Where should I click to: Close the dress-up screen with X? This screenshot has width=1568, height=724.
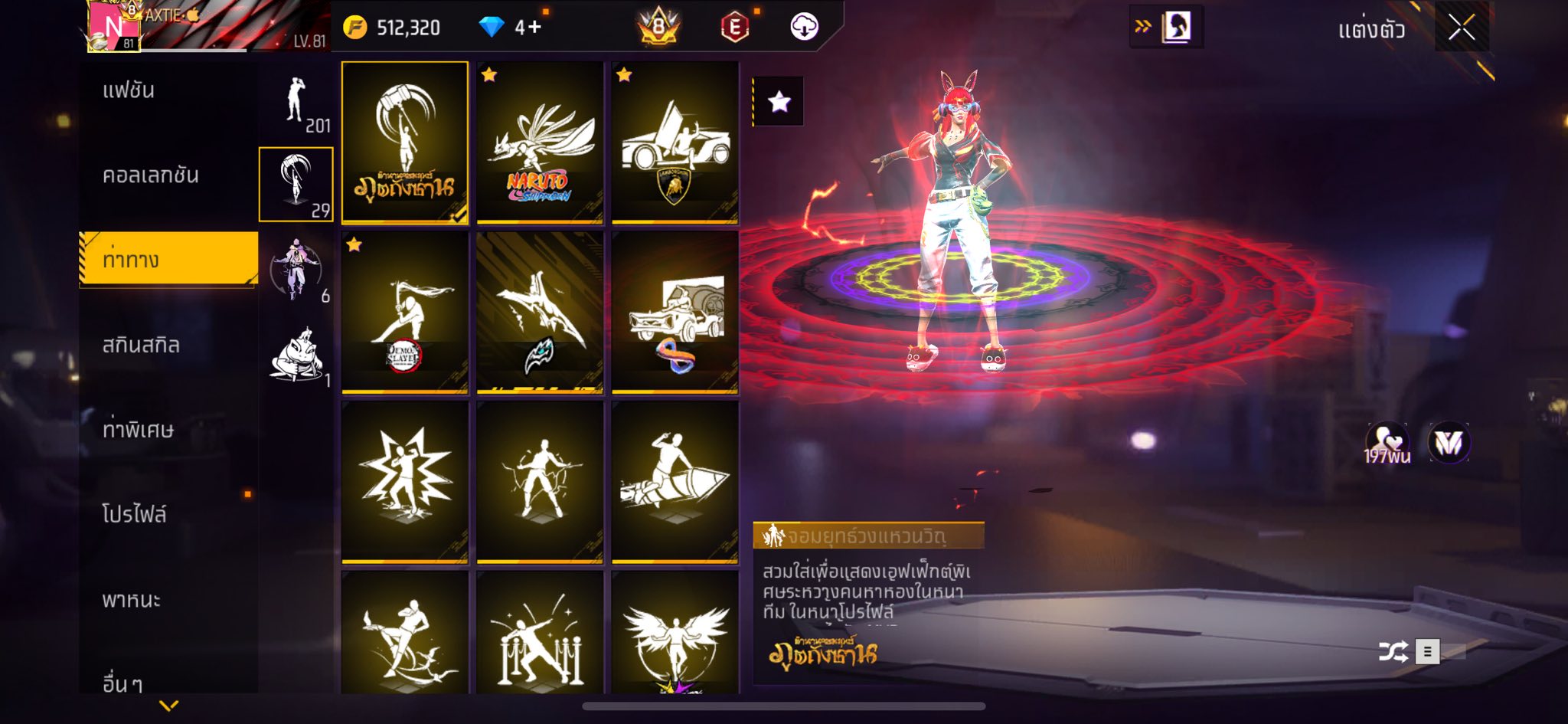[x=1461, y=28]
